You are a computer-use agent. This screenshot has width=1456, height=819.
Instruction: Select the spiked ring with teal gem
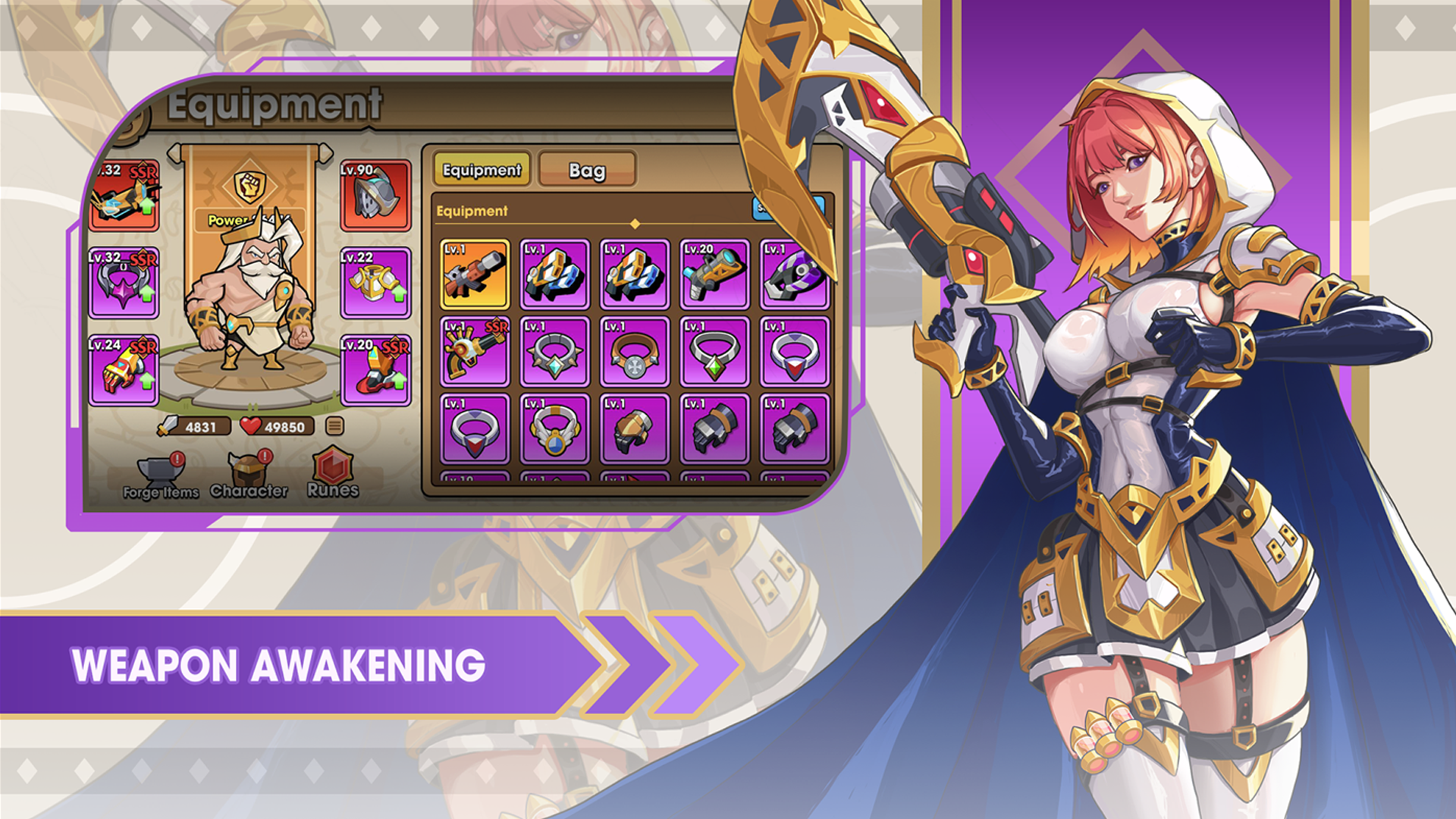click(x=555, y=352)
